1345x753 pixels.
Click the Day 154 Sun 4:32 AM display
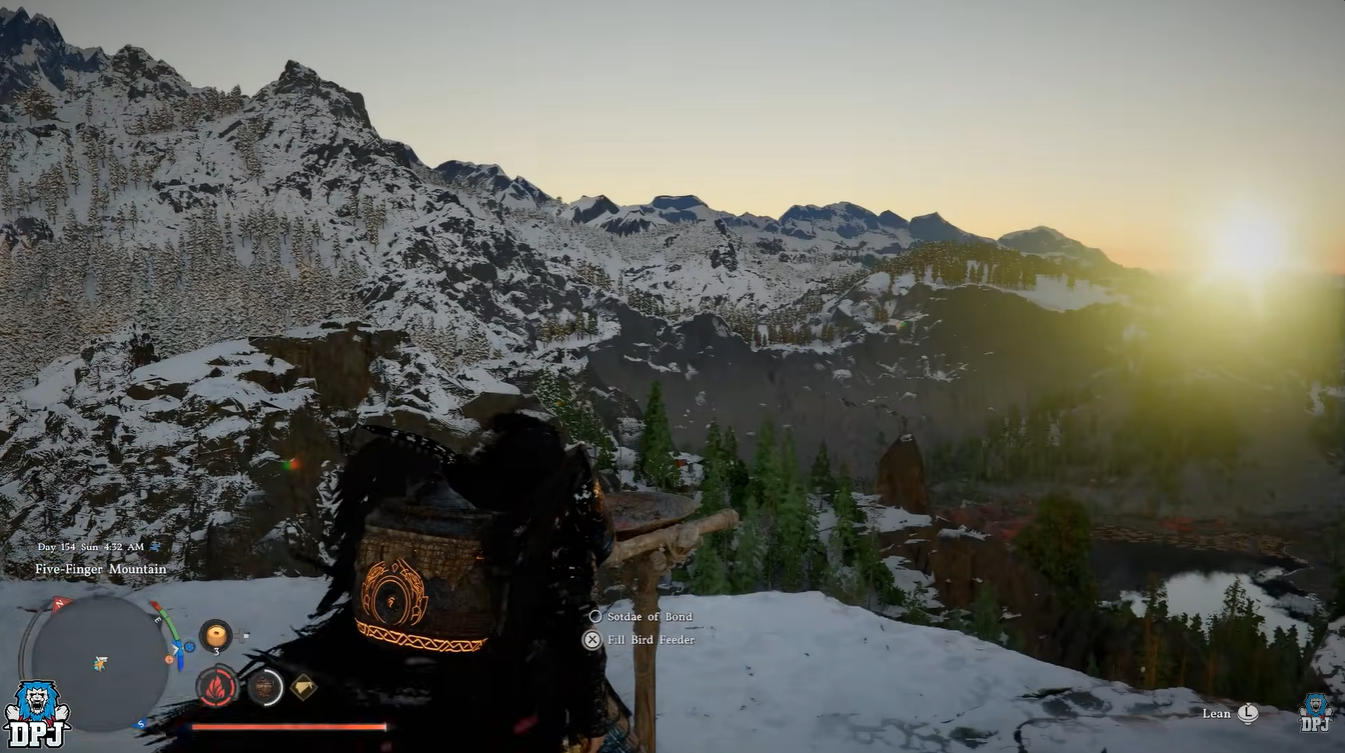pos(89,546)
